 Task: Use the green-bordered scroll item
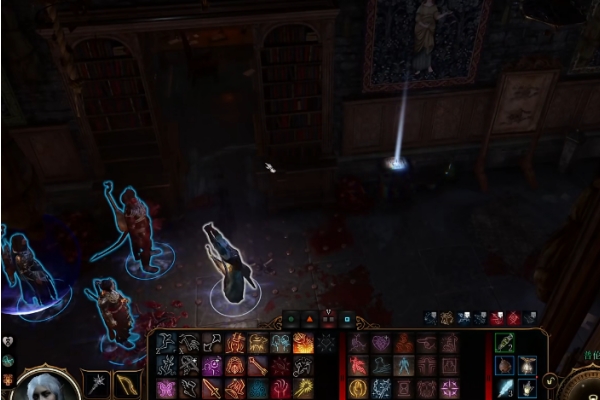click(505, 343)
